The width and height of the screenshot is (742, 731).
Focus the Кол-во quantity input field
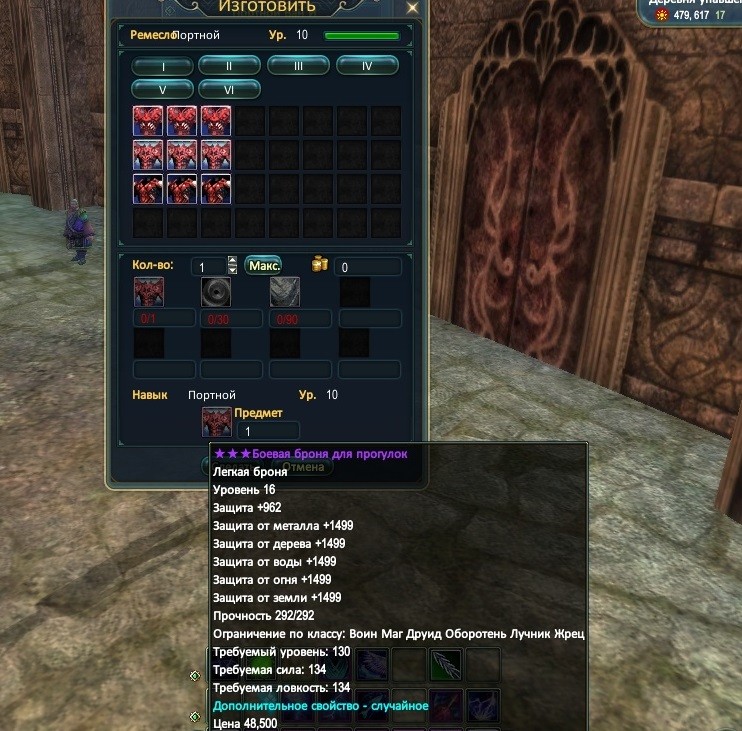click(x=208, y=267)
